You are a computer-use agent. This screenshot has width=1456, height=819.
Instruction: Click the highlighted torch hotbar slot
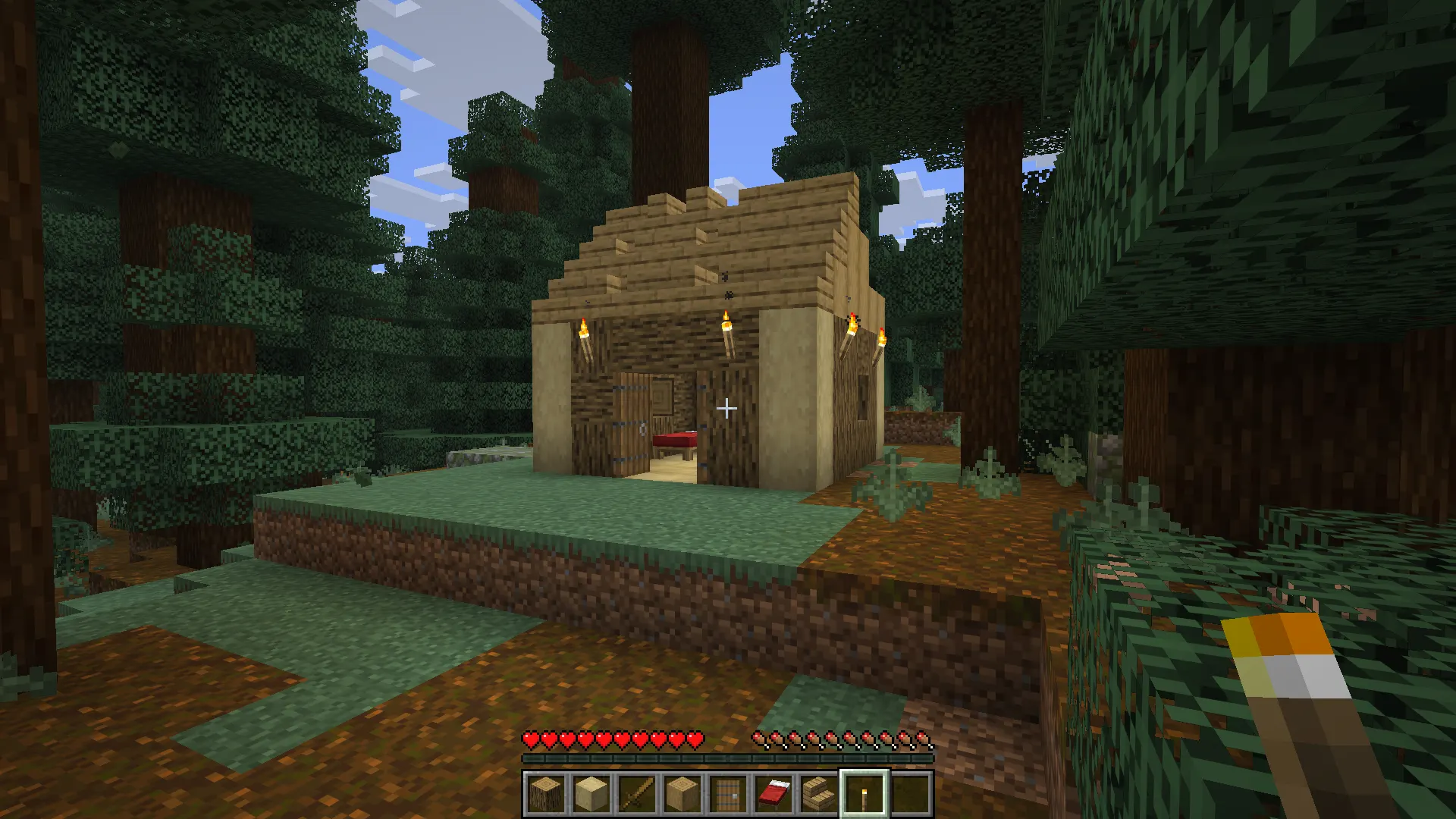tap(864, 794)
